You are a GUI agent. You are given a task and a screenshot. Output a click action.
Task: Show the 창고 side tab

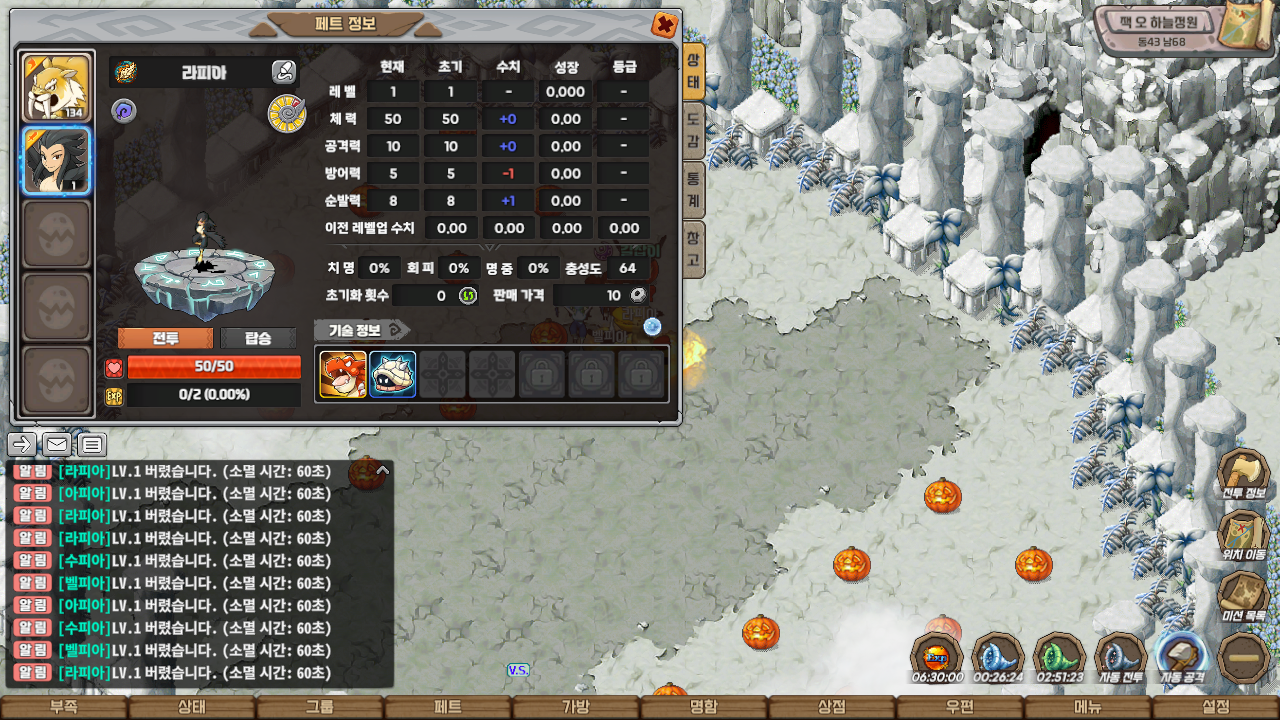693,250
